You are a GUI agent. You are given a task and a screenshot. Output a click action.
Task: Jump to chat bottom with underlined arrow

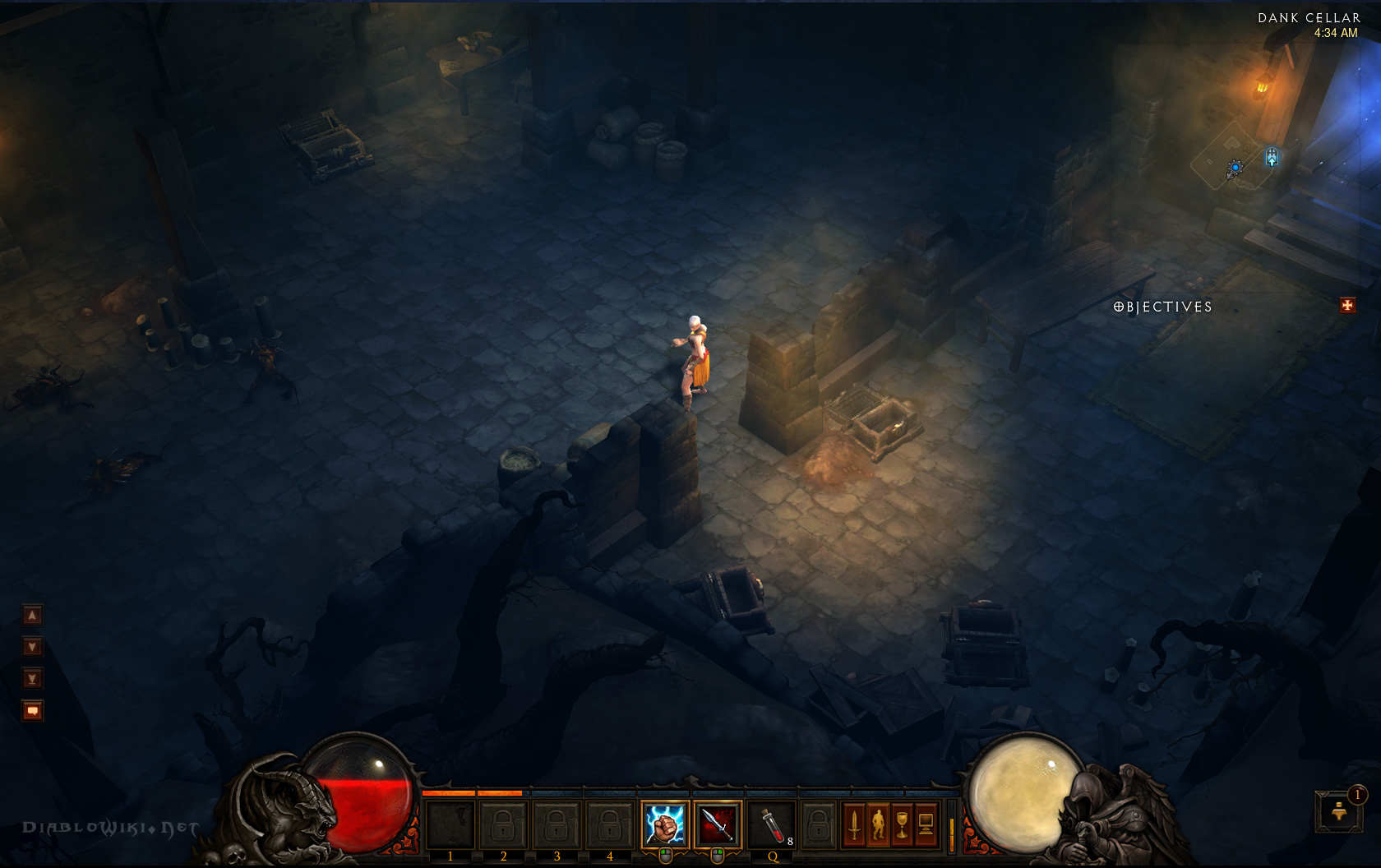tap(32, 679)
